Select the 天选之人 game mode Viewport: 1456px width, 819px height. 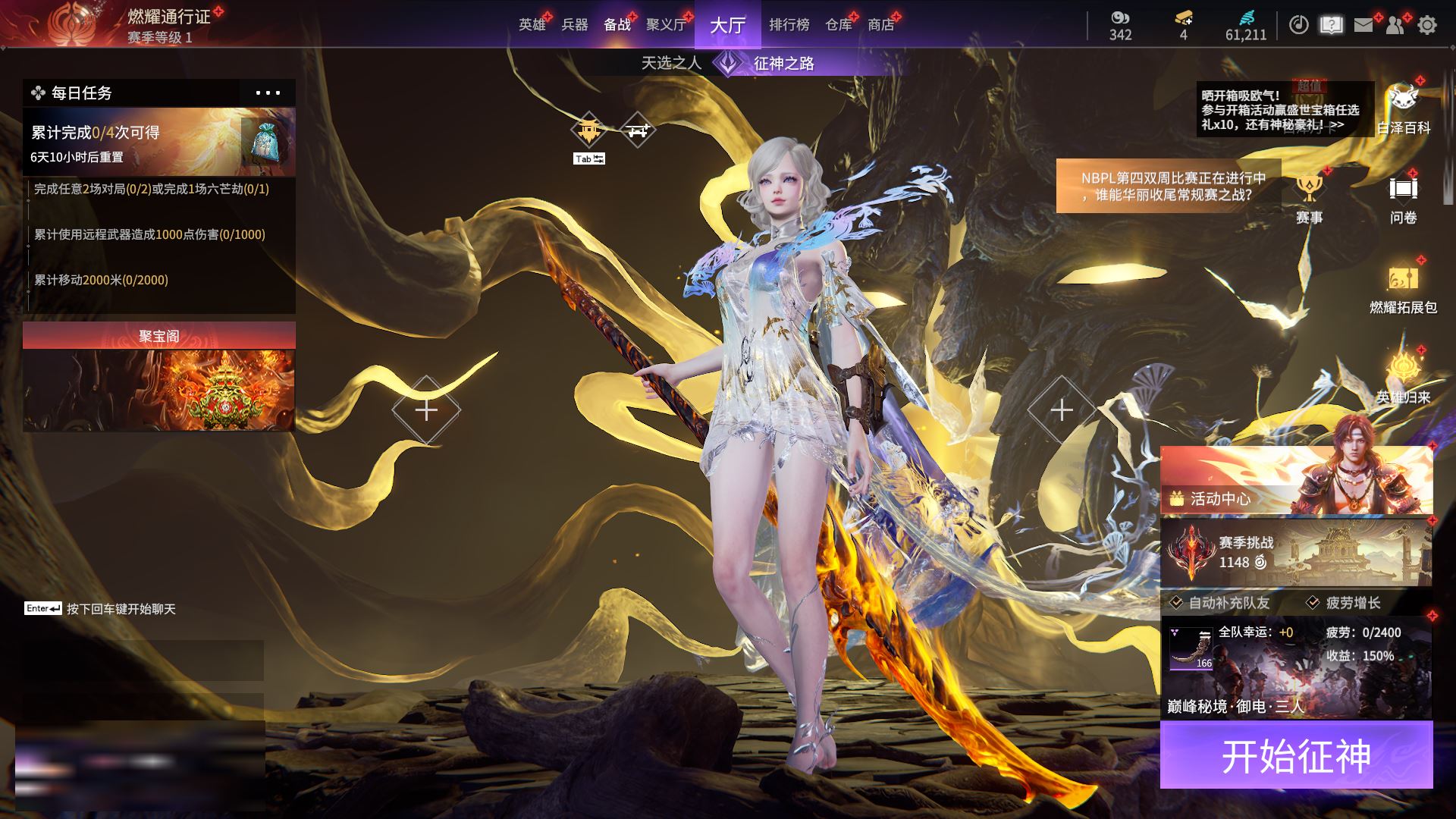tap(671, 63)
